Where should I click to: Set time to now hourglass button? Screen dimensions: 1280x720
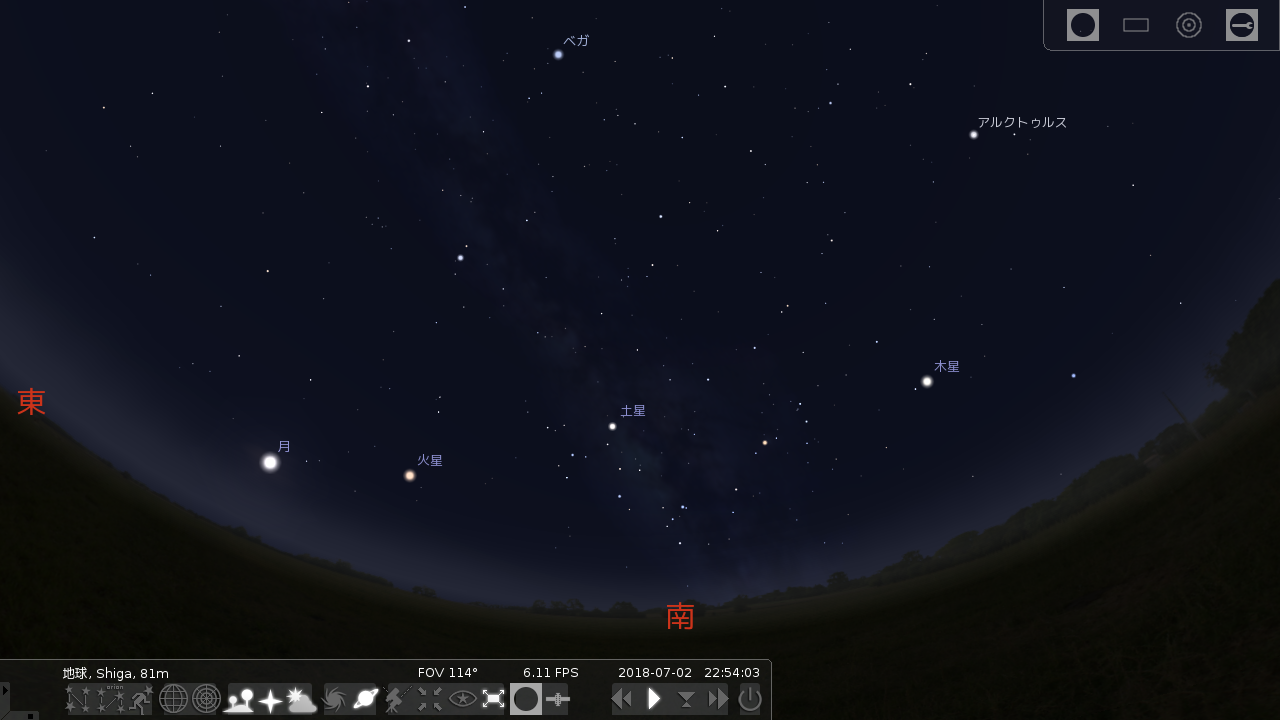(x=686, y=699)
